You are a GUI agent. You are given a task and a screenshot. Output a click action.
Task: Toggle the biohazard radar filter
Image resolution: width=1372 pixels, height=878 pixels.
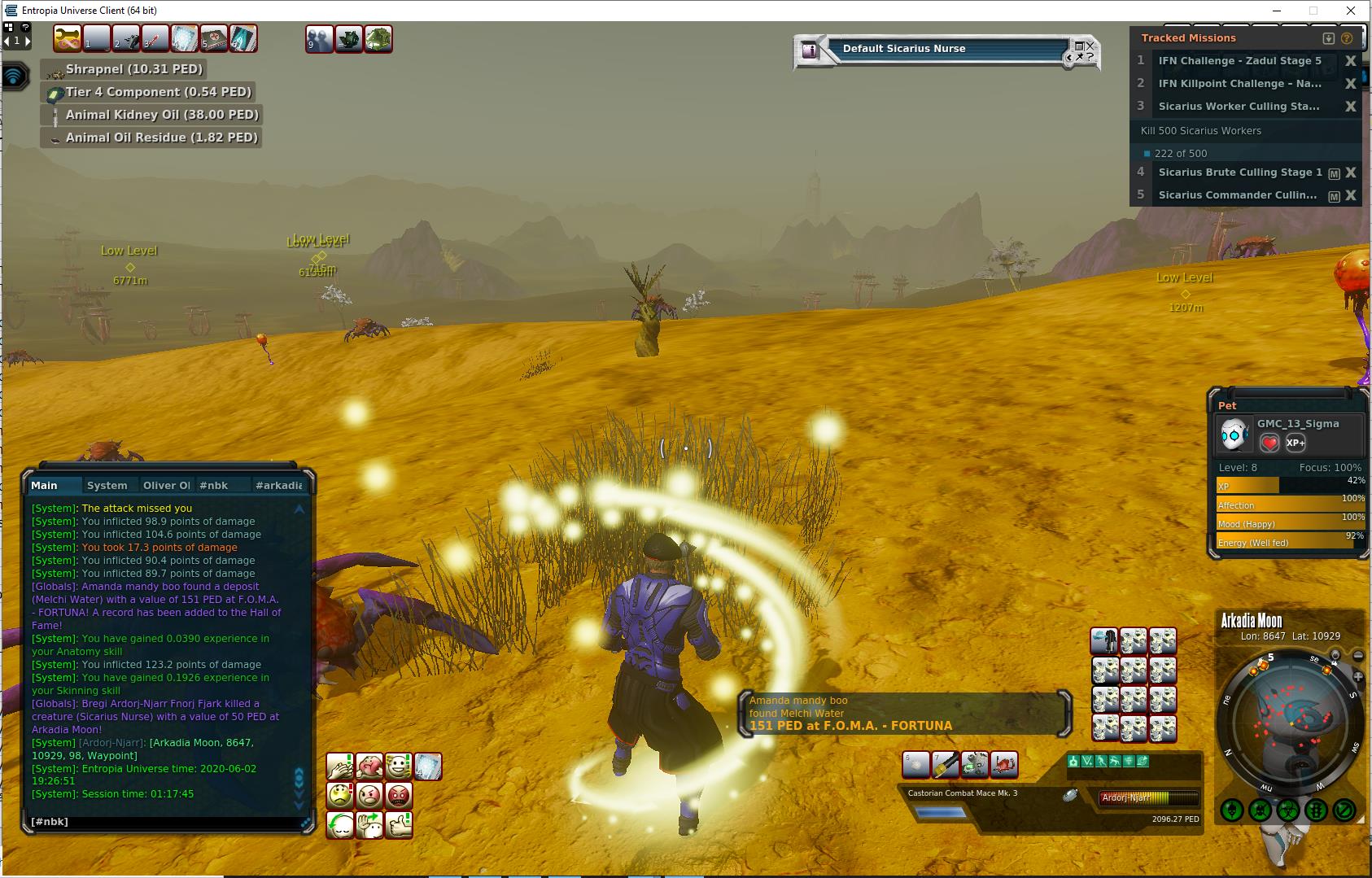(x=1287, y=810)
